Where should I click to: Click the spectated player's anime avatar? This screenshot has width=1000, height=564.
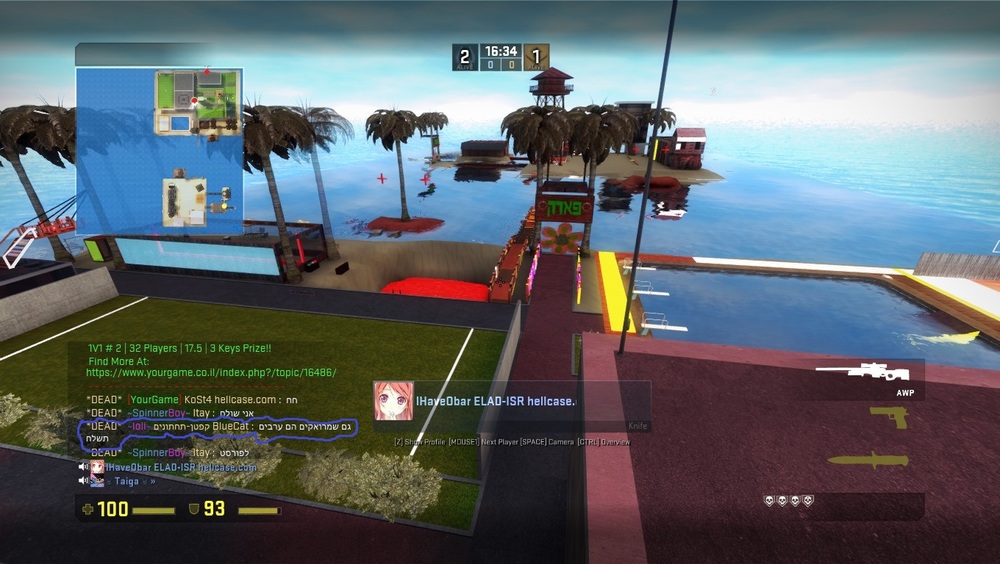pyautogui.click(x=394, y=401)
